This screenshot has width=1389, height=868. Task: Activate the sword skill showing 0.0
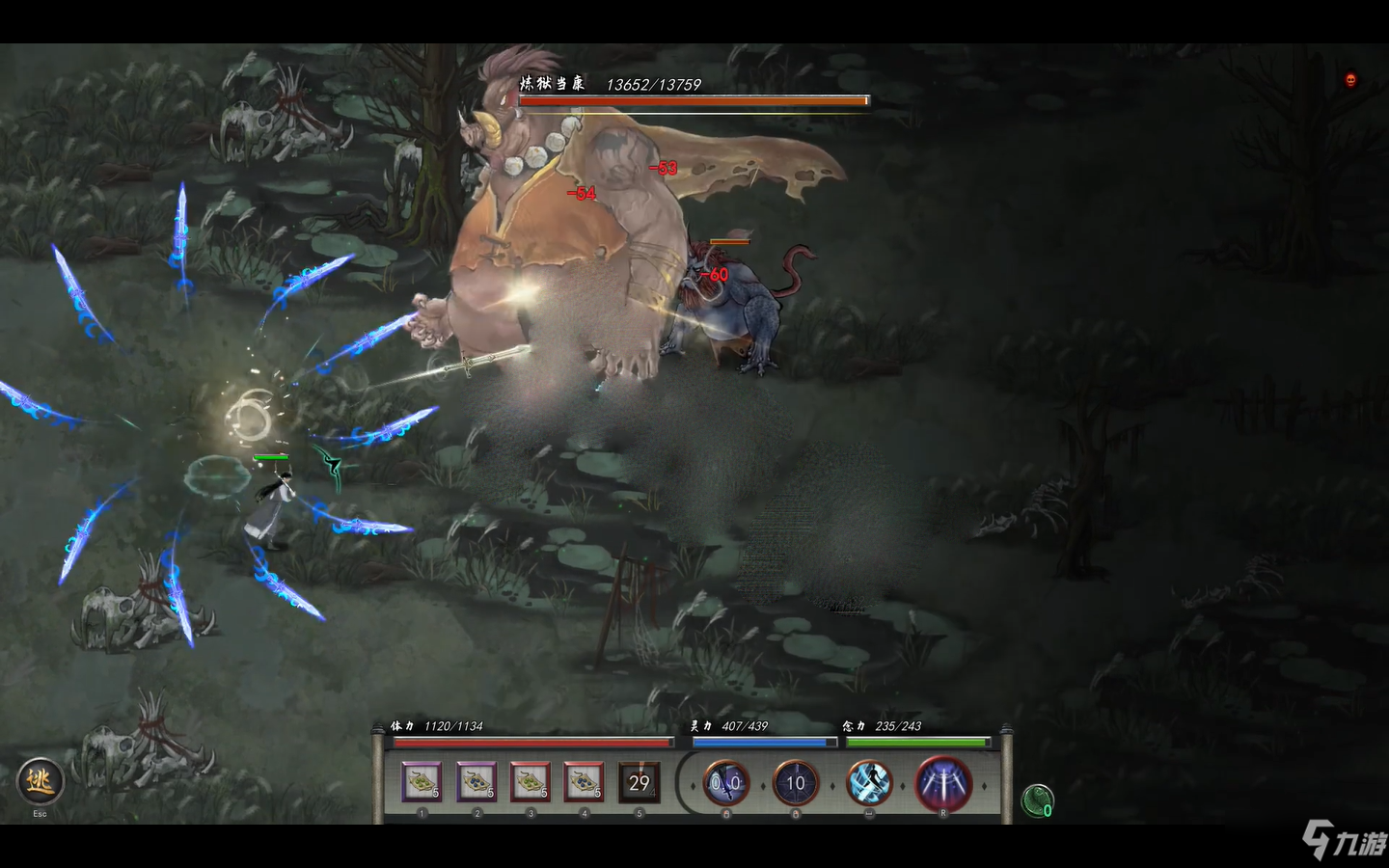(726, 783)
